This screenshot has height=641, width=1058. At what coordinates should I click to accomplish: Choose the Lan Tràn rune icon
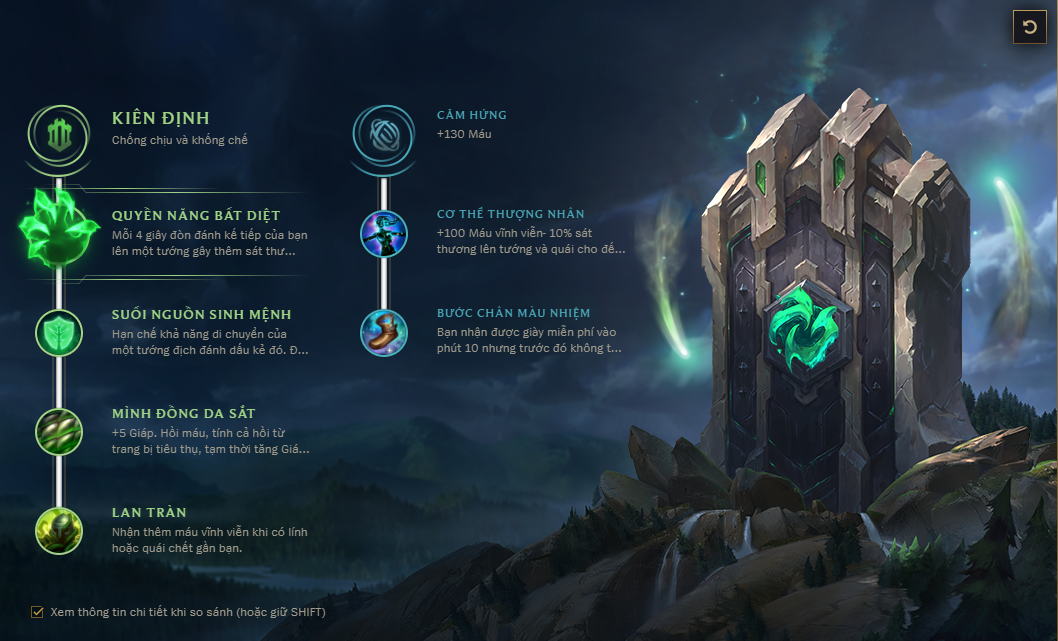(x=59, y=530)
